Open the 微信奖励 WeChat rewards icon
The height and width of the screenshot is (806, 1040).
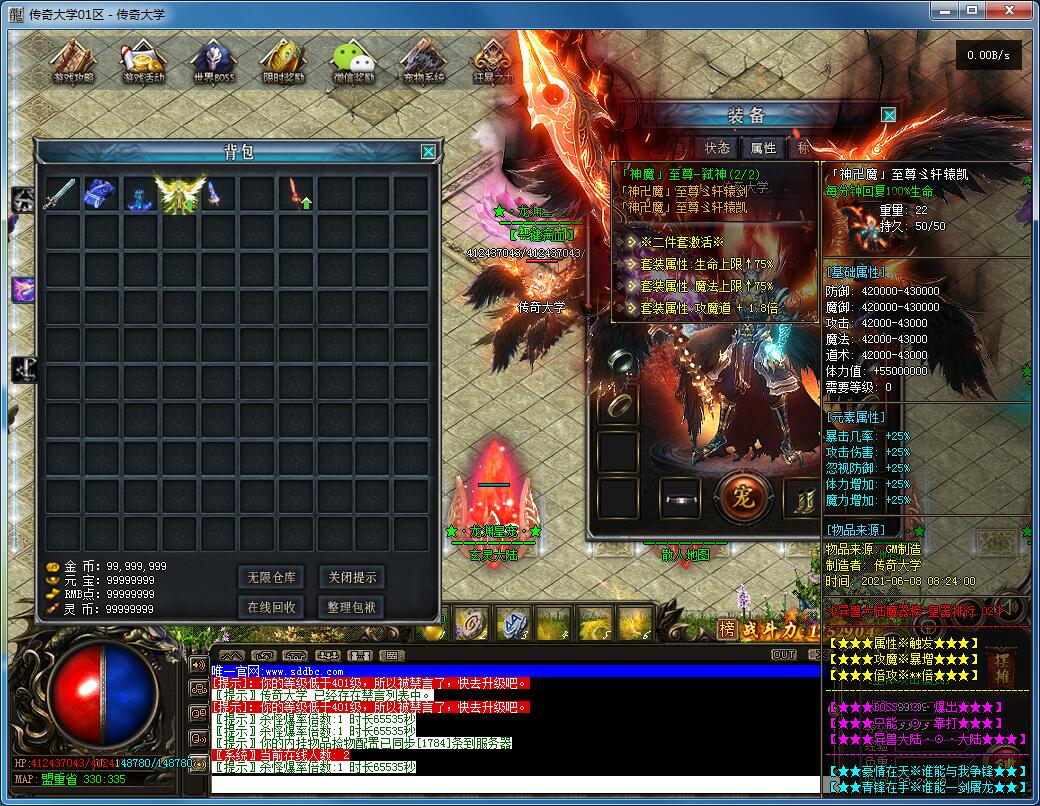tap(353, 62)
